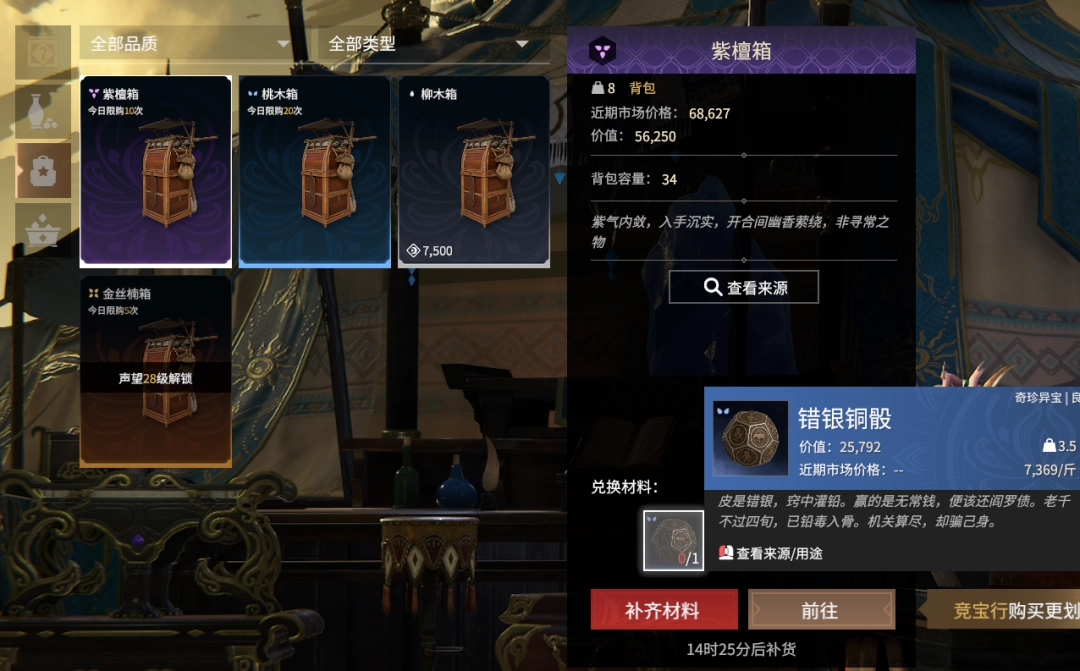Choose the 柳木箱 chest priced 7,500
The height and width of the screenshot is (671, 1080).
coord(474,171)
